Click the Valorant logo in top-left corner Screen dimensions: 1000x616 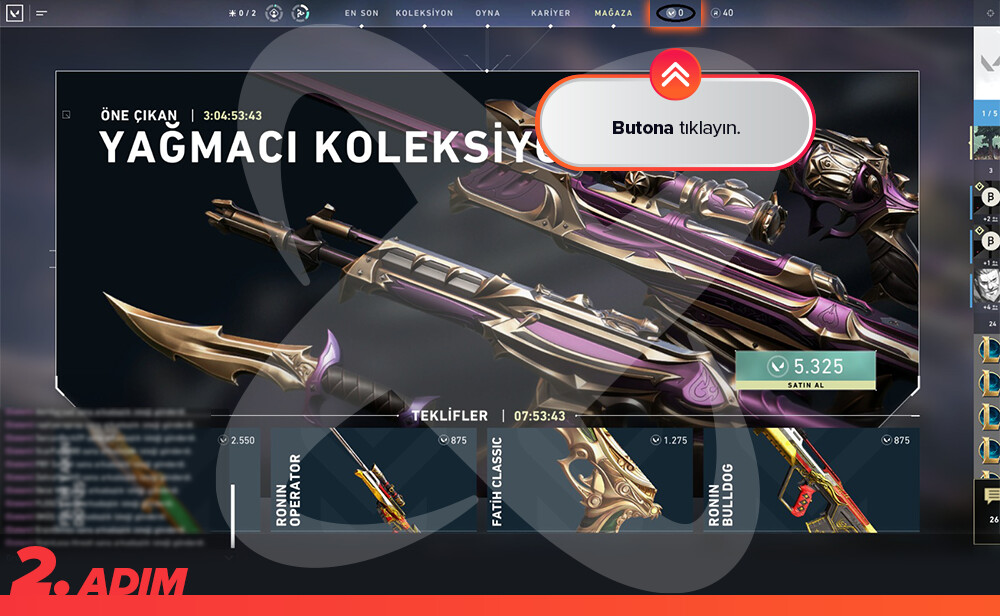pyautogui.click(x=15, y=13)
